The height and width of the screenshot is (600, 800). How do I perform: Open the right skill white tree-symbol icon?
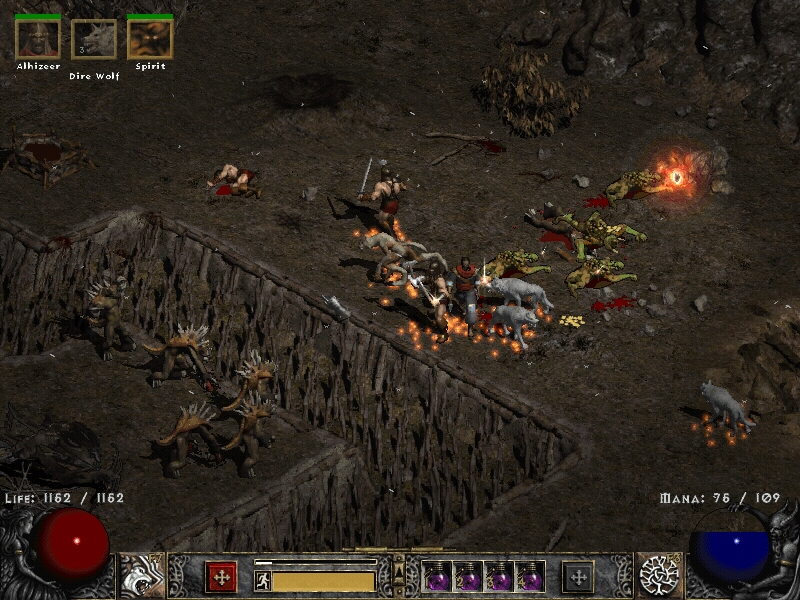coord(659,576)
